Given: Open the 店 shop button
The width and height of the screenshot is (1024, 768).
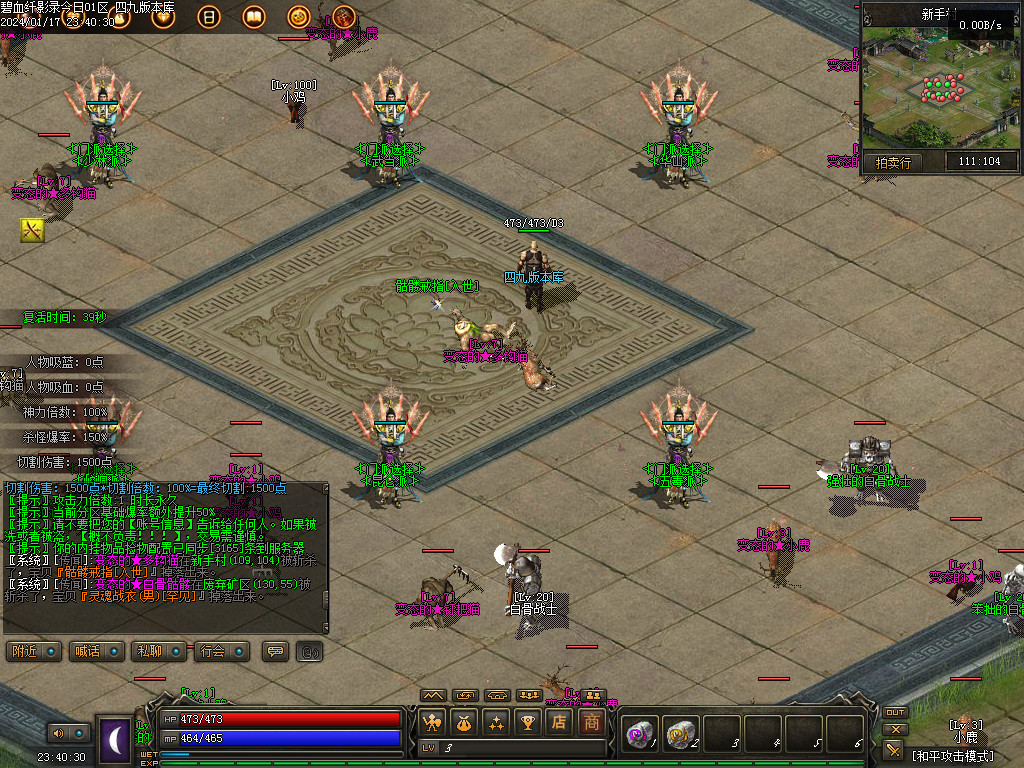Looking at the screenshot, I should click(x=559, y=721).
